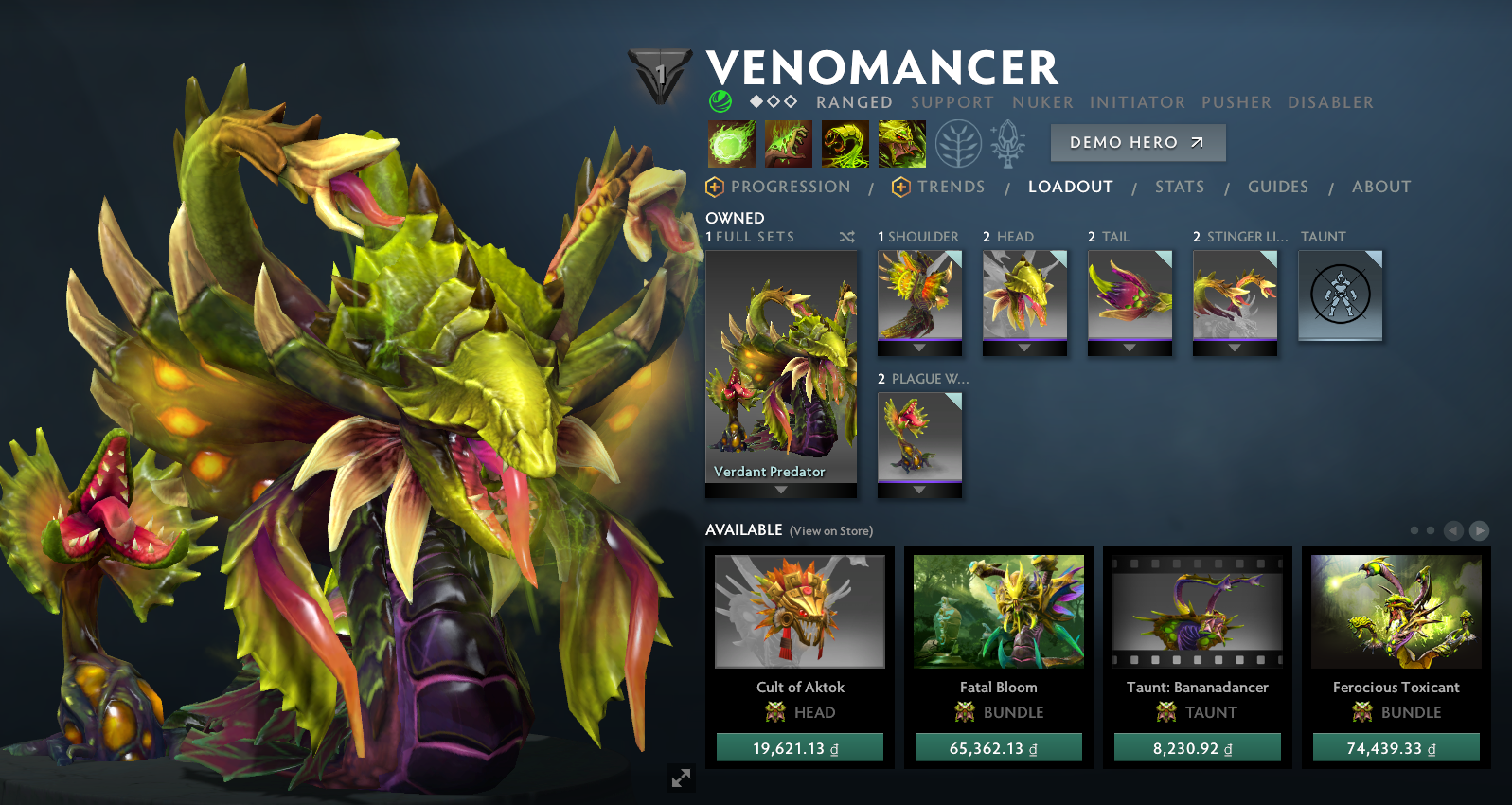
Task: Shuffle equipped full sets with the shuffle icon
Action: tap(847, 237)
